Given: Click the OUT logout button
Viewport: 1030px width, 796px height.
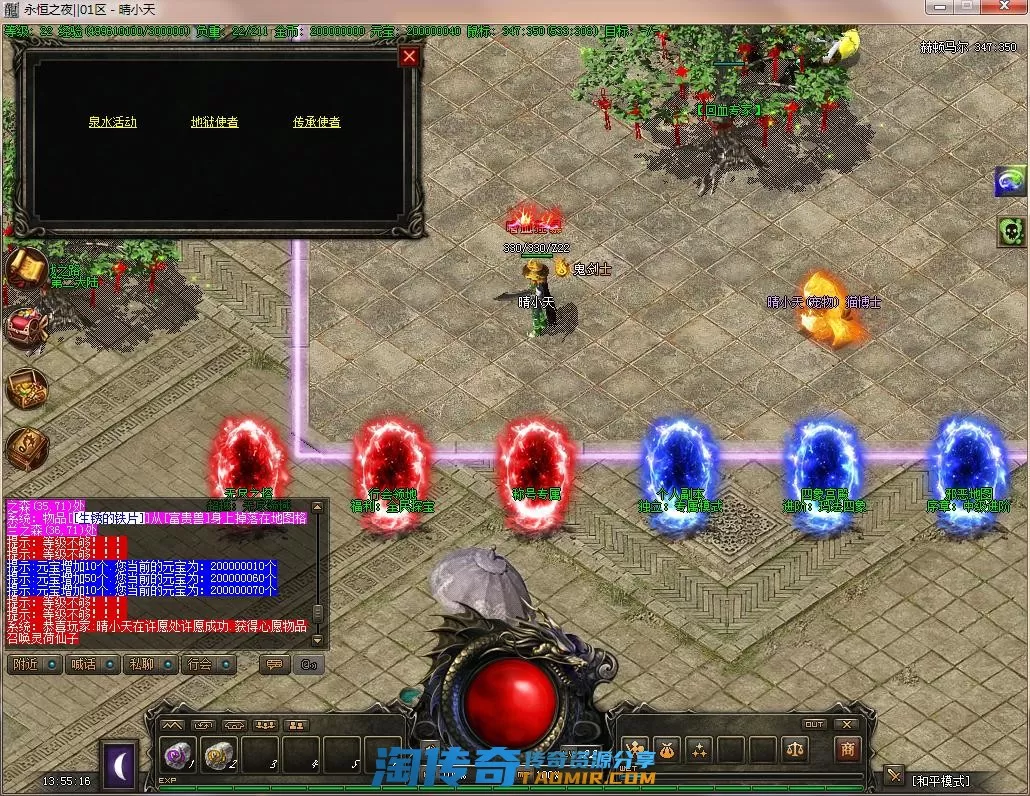Looking at the screenshot, I should pyautogui.click(x=814, y=724).
